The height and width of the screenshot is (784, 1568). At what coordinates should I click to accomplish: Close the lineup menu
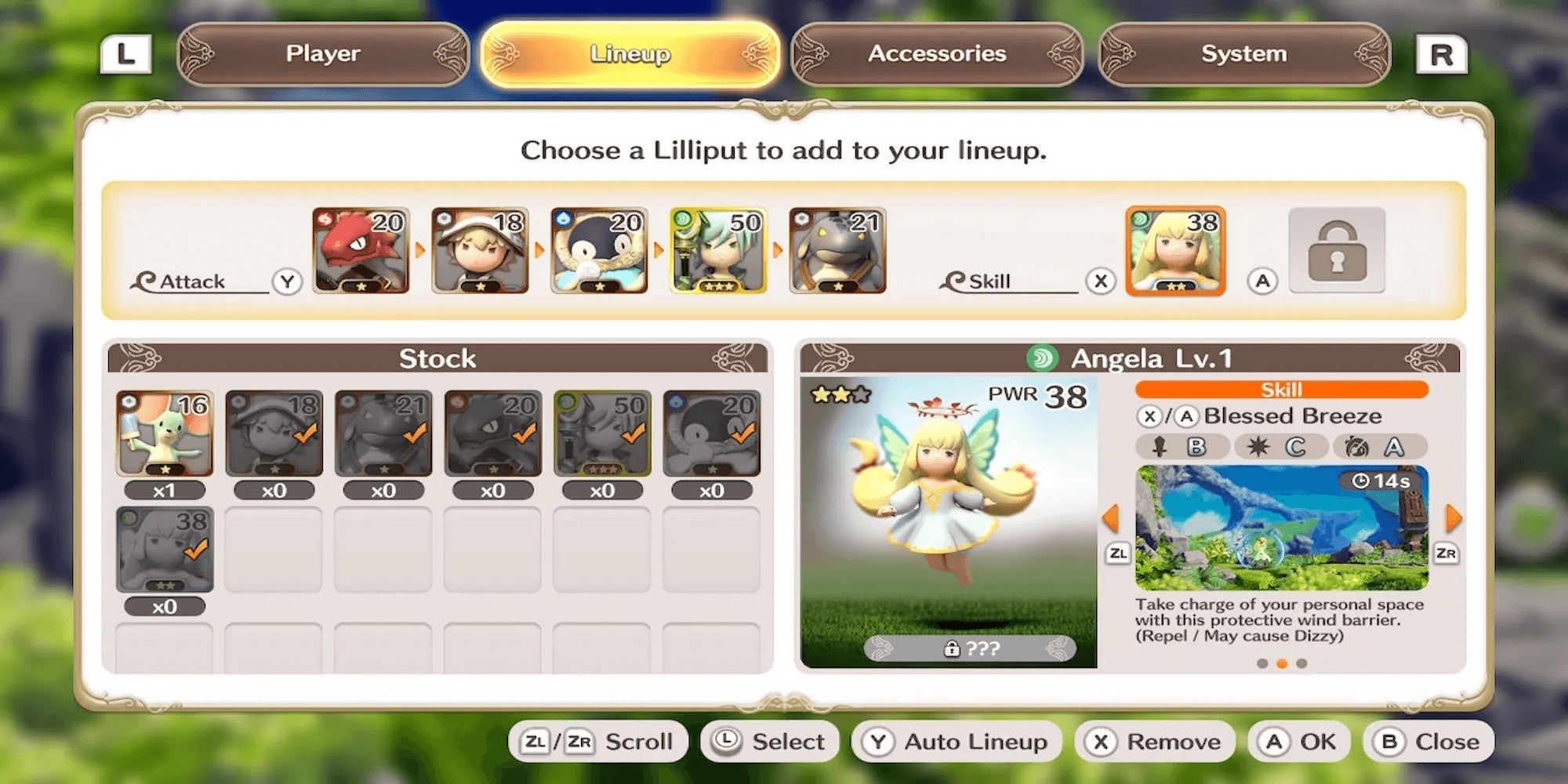tap(1428, 742)
